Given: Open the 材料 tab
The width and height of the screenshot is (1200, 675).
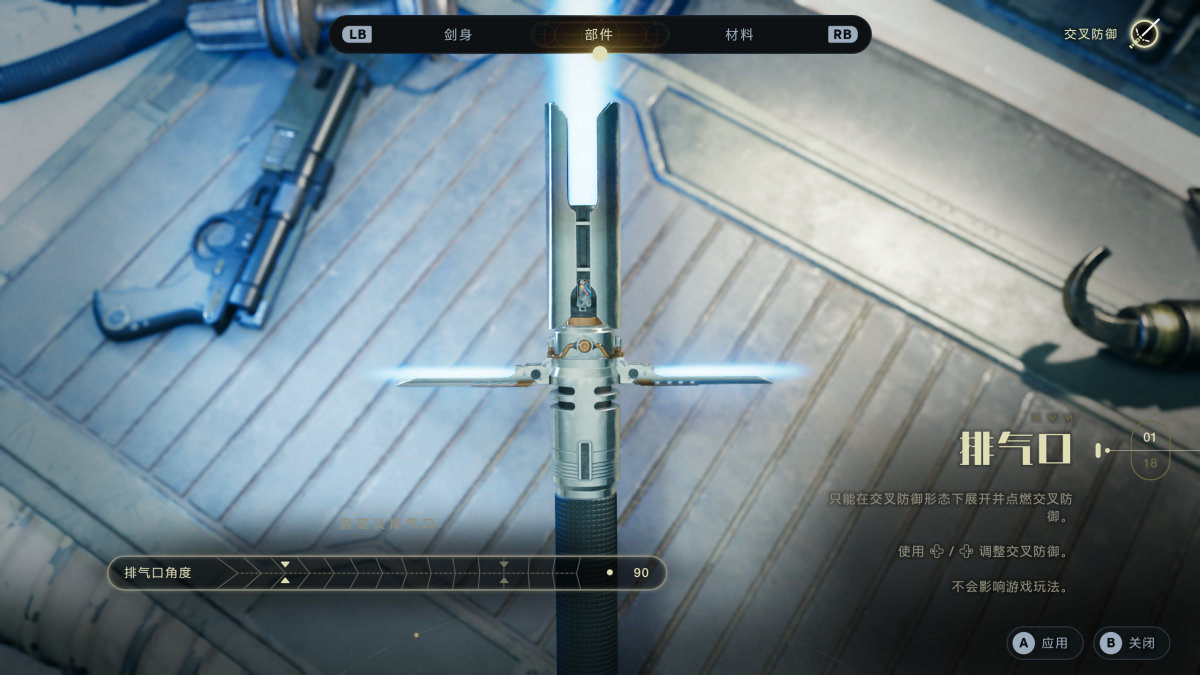Looking at the screenshot, I should [x=739, y=35].
